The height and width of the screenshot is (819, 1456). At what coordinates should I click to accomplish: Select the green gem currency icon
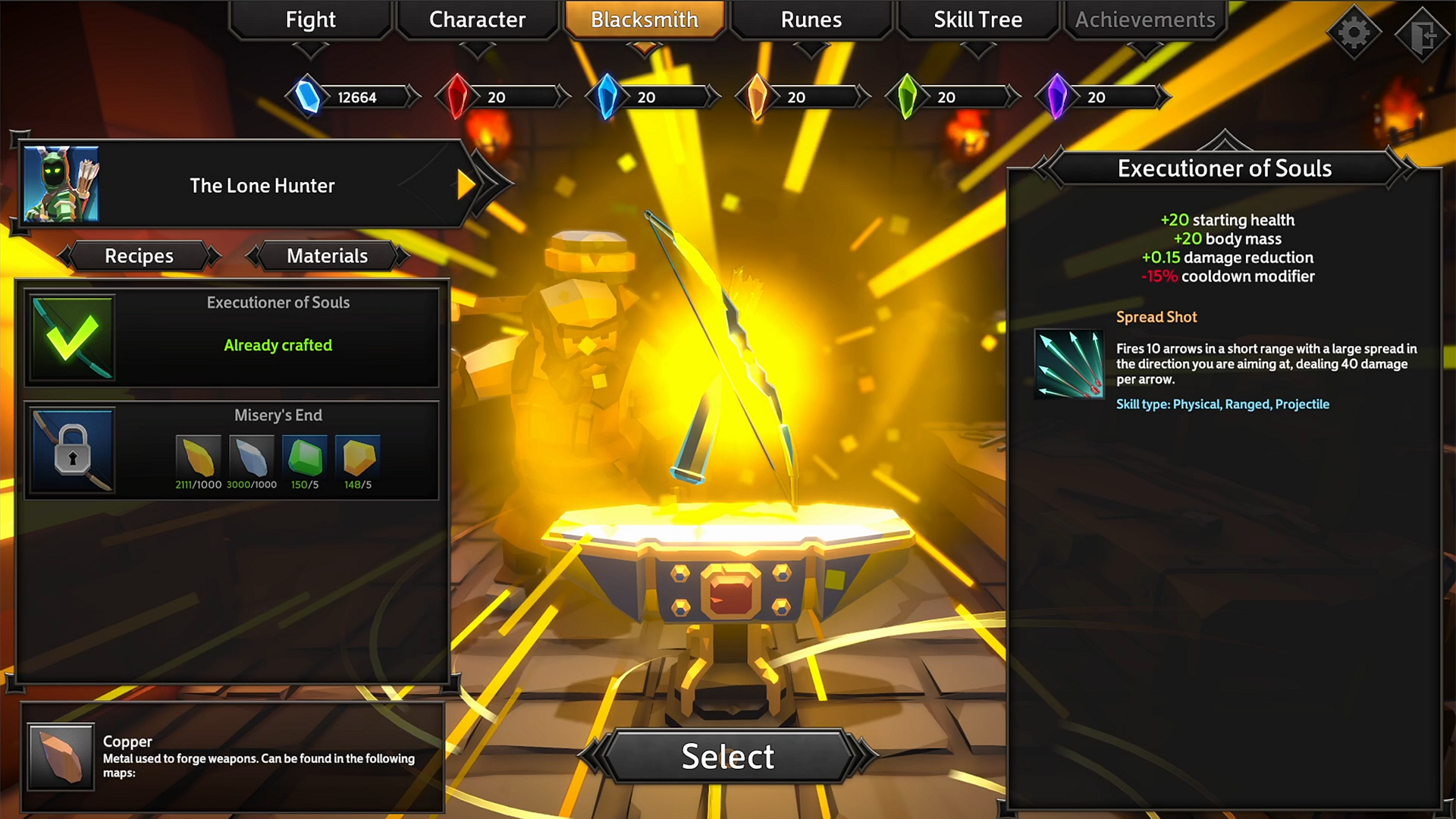point(908,96)
